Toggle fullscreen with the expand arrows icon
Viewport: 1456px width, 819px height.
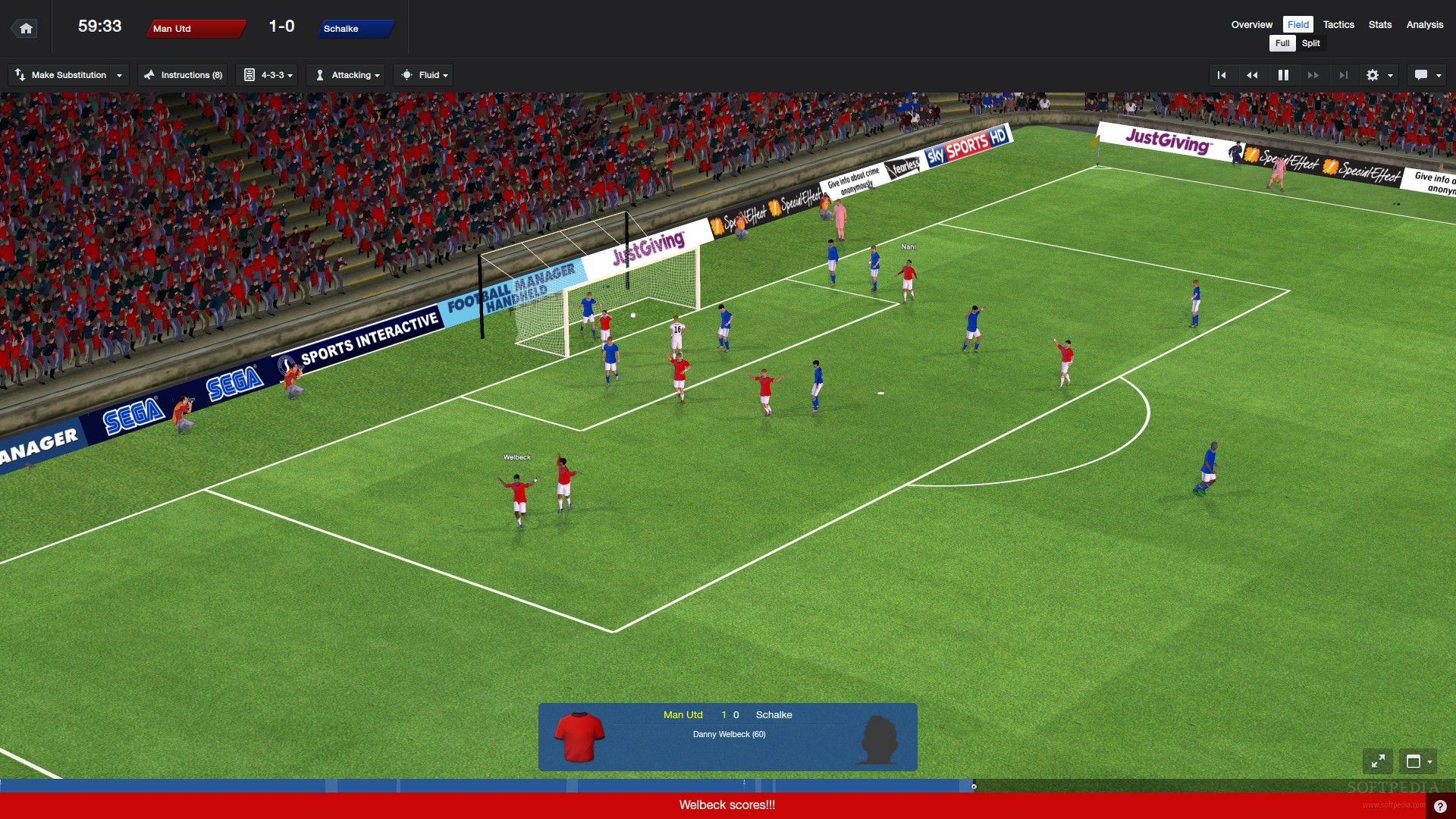[1378, 761]
